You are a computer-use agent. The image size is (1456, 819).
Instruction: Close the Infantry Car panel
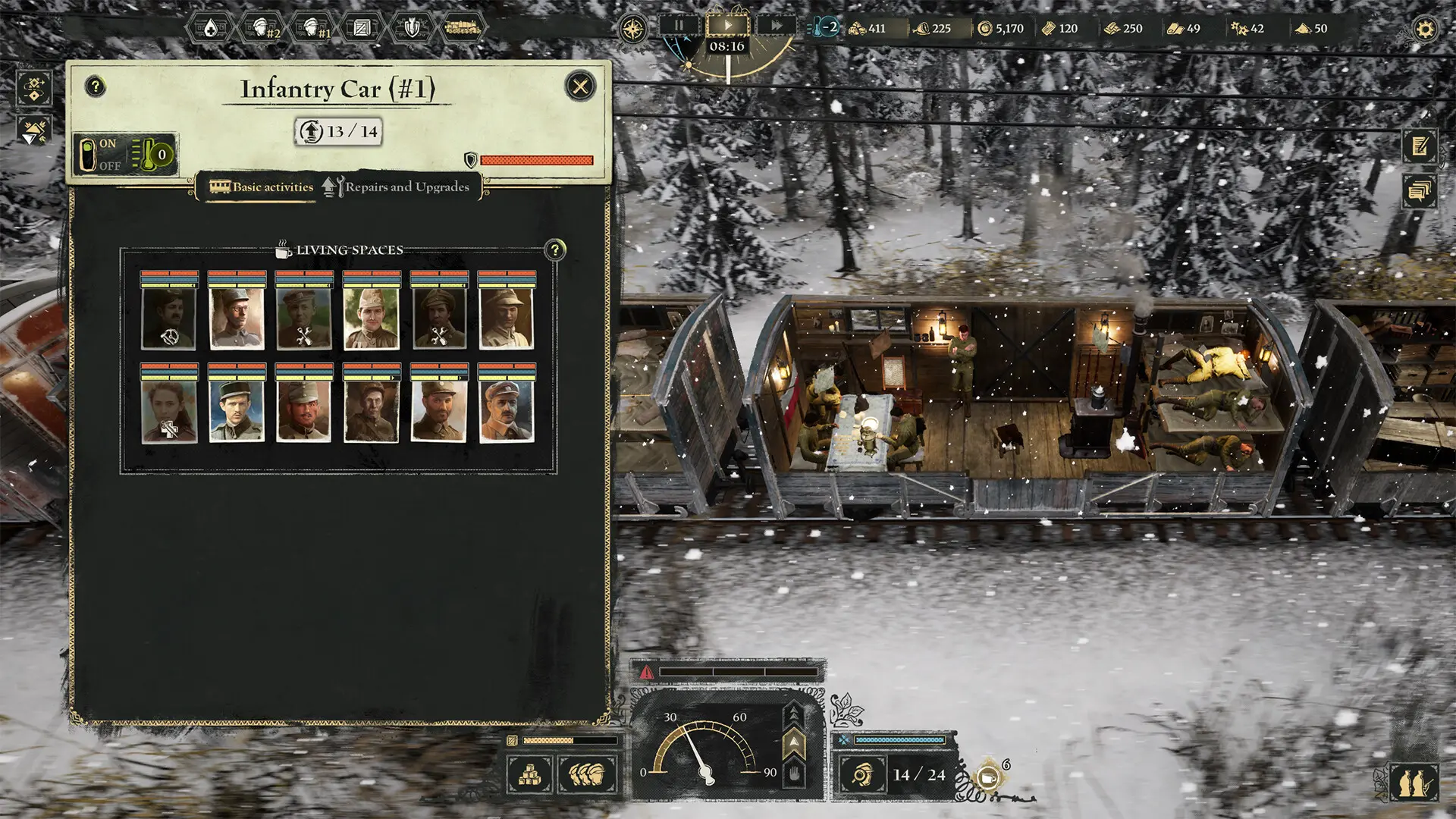point(581,86)
